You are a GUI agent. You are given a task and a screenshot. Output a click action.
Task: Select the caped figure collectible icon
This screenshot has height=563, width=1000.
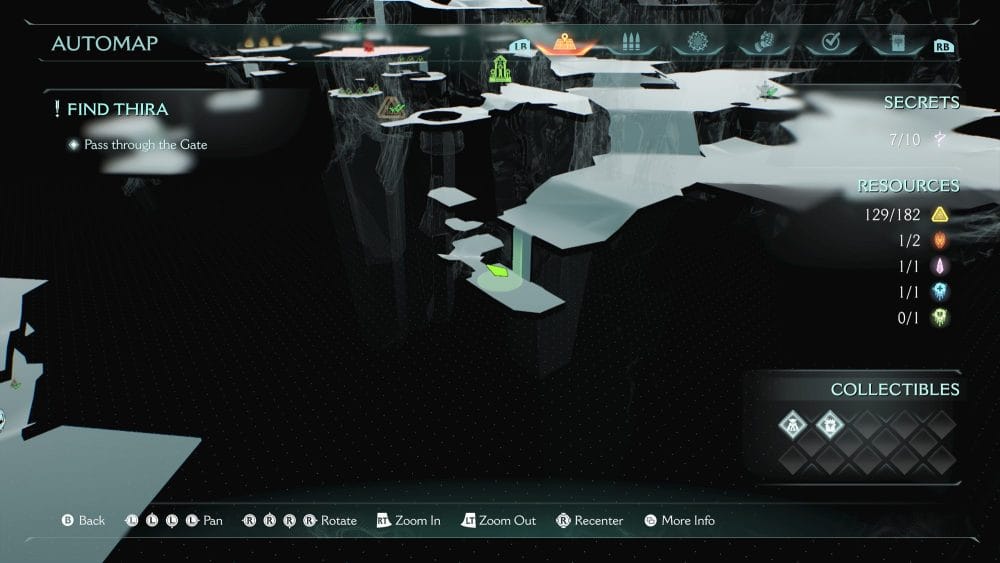coord(793,425)
